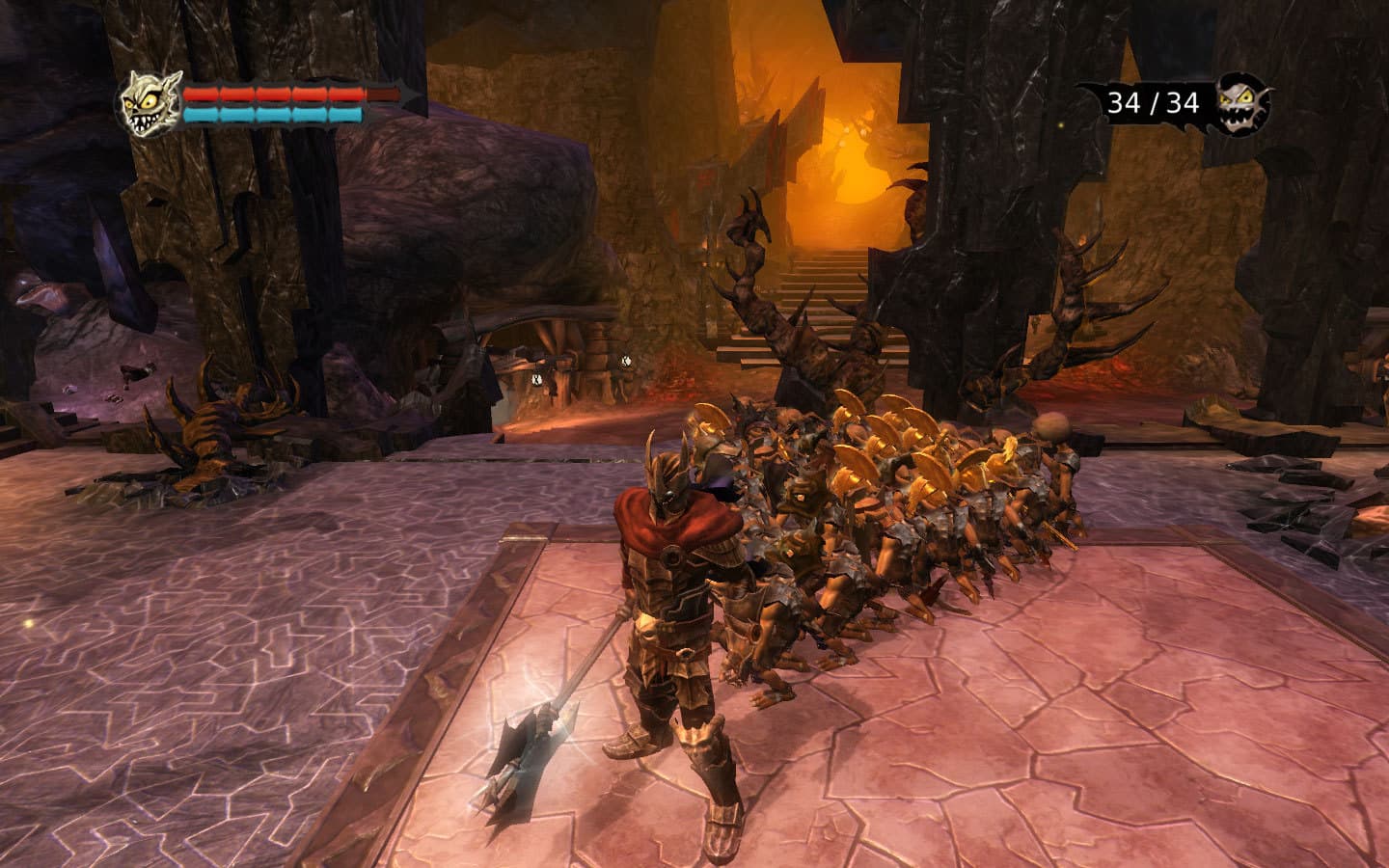Viewport: 1389px width, 868px height.
Task: Click the glowing yellow sparkle near the top-right pillar
Action: [x=1061, y=127]
